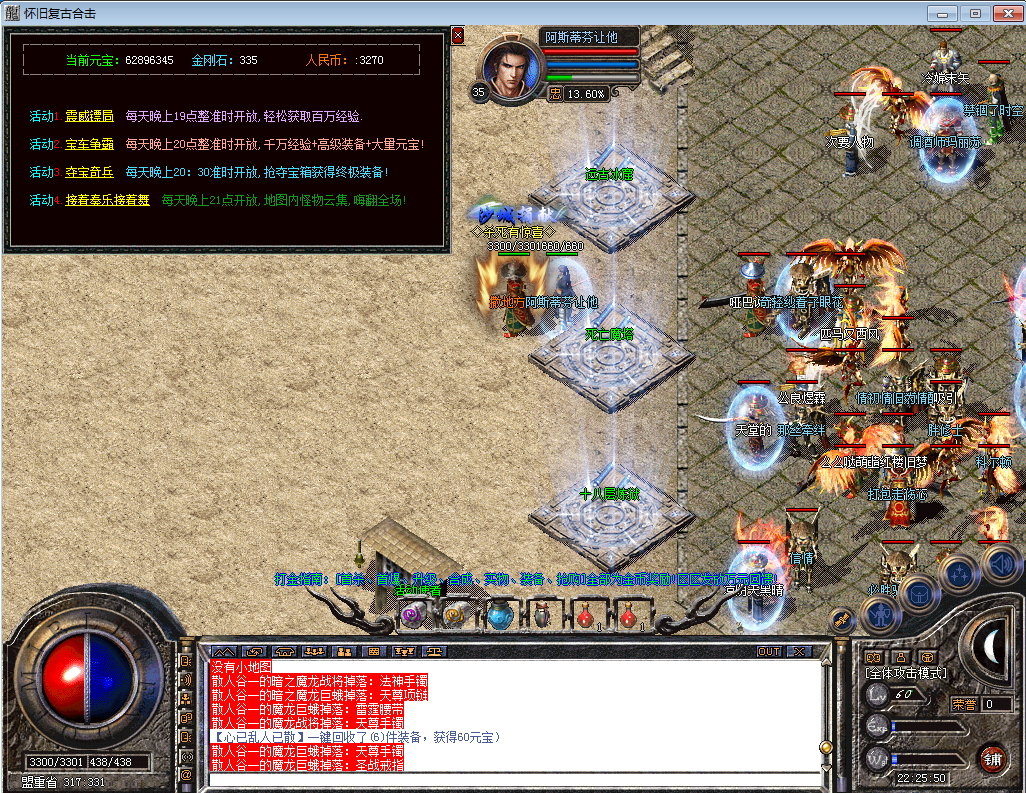Viewport: 1026px width, 793px height.
Task: Use the blue potion jar in hotbar
Action: tap(499, 615)
